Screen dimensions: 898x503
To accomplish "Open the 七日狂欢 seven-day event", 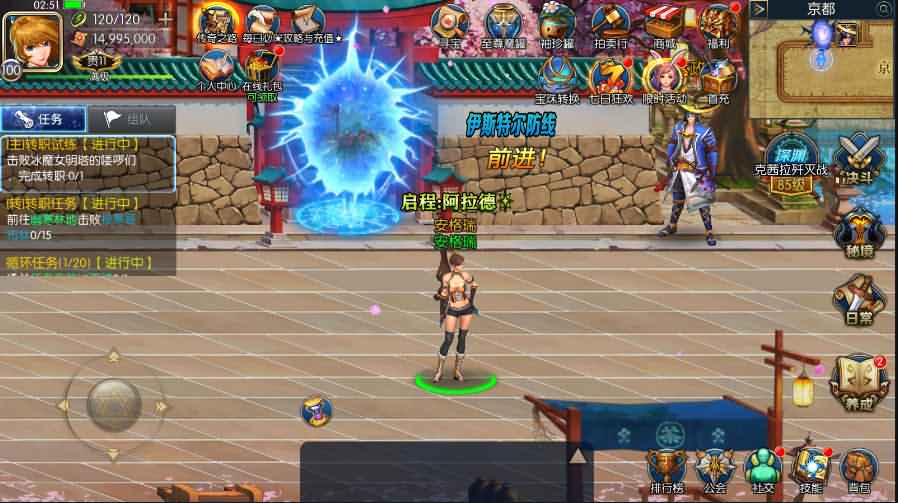I will pyautogui.click(x=609, y=77).
